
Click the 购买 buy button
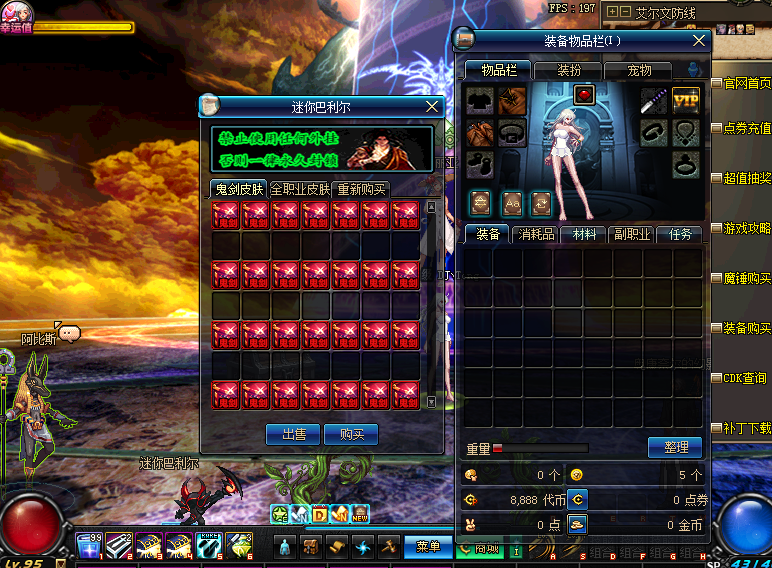(351, 434)
